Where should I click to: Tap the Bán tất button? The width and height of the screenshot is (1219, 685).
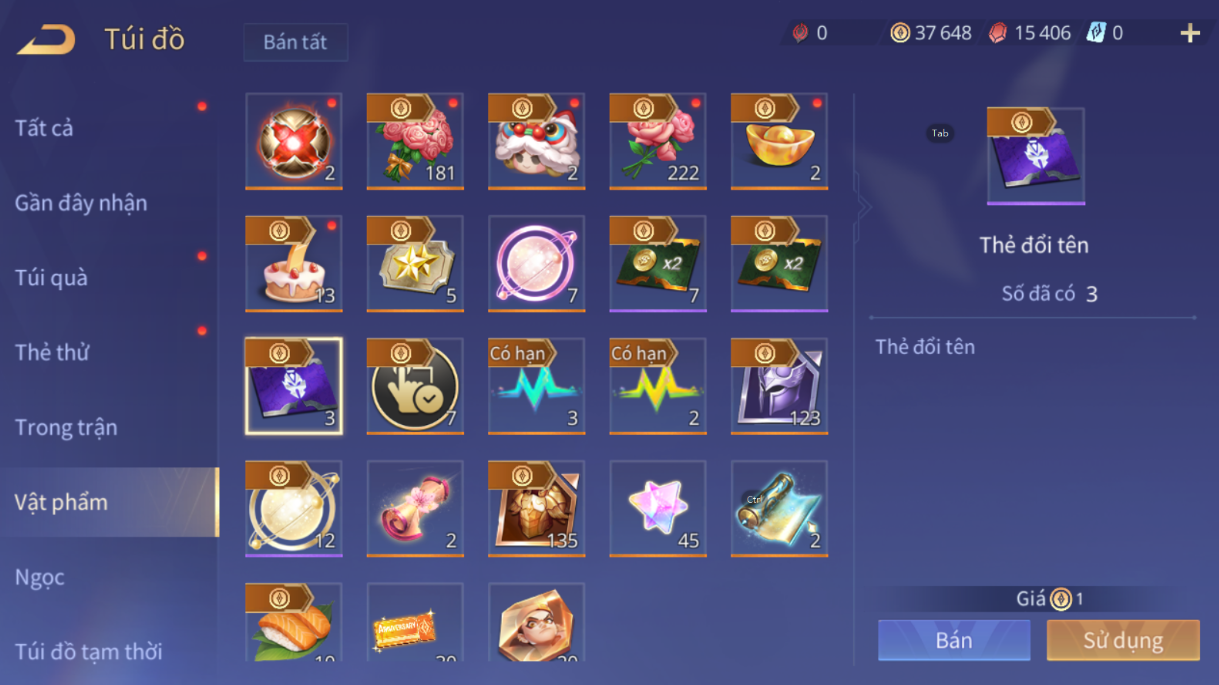click(295, 42)
